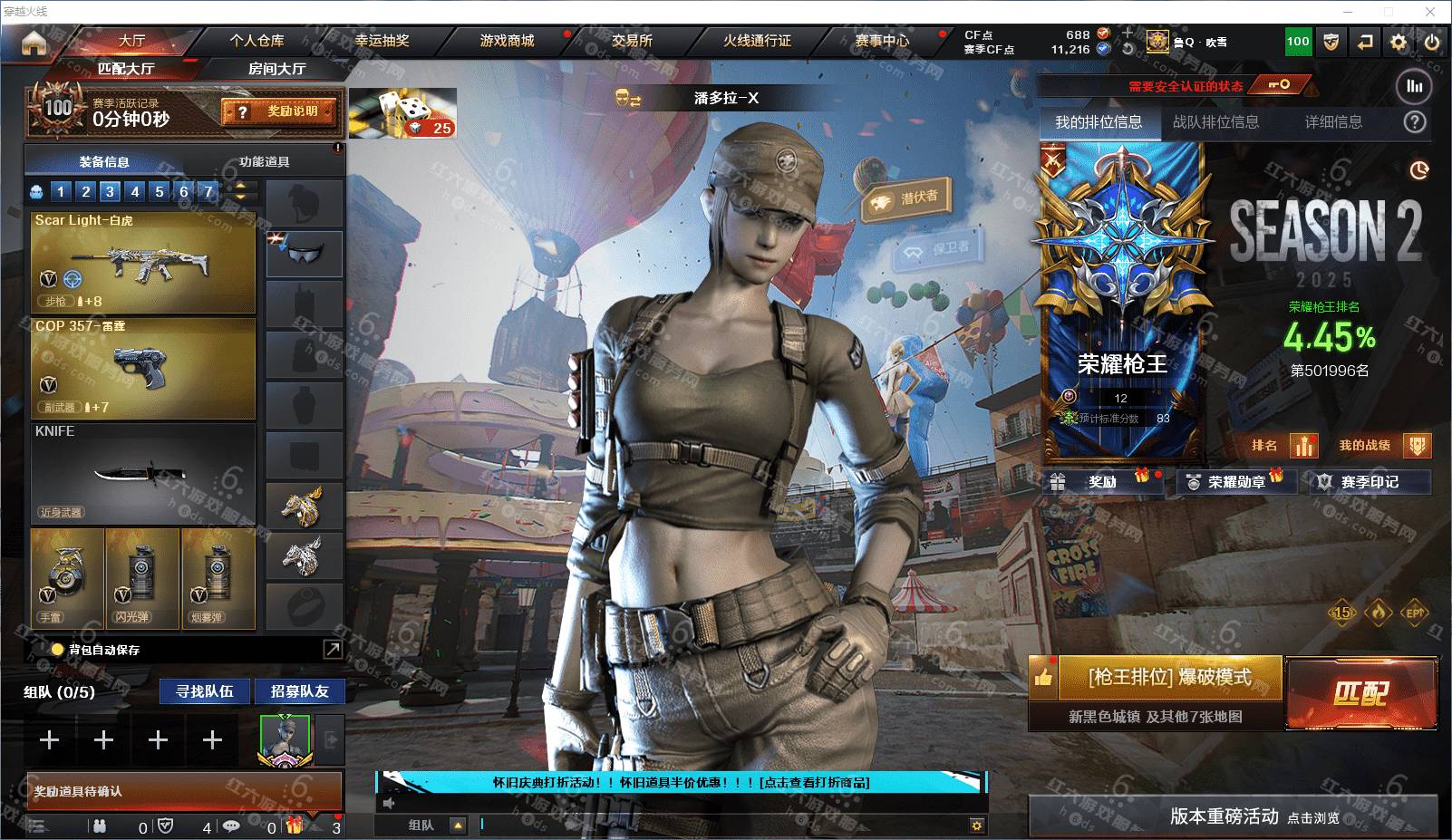This screenshot has width=1452, height=840.
Task: View the 赛季印记 season marks
Action: pyautogui.click(x=1369, y=482)
